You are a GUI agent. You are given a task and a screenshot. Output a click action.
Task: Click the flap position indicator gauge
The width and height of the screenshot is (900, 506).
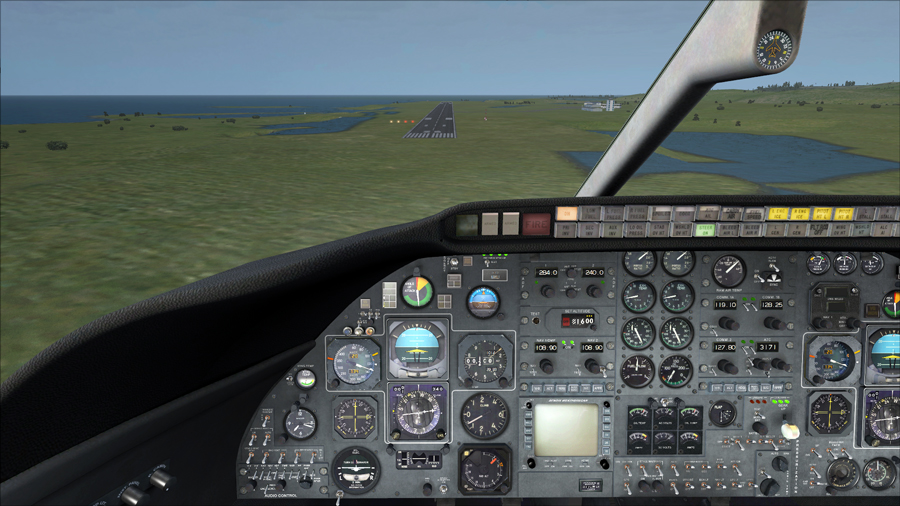pyautogui.click(x=722, y=412)
